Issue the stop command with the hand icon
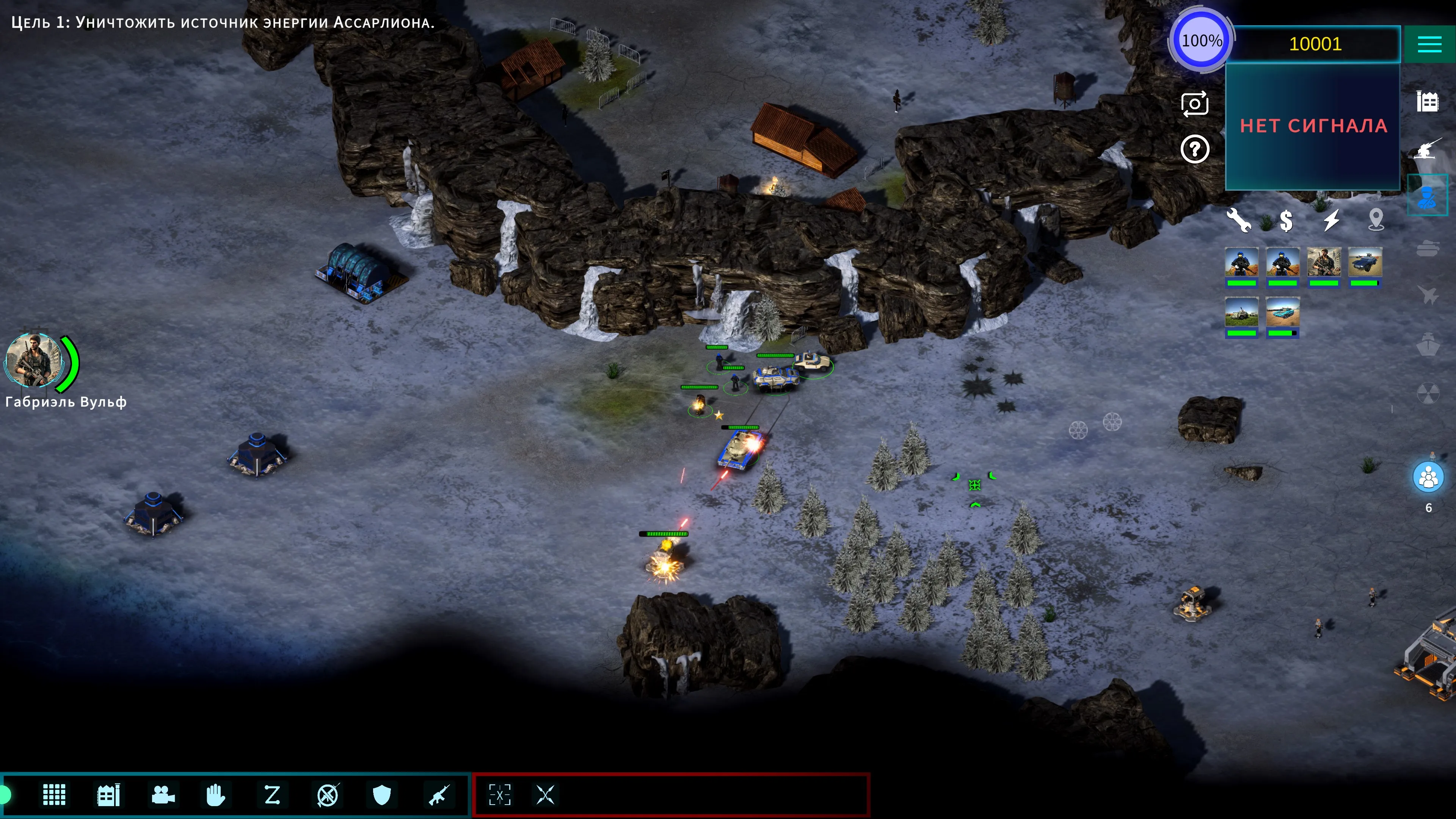 coord(215,795)
